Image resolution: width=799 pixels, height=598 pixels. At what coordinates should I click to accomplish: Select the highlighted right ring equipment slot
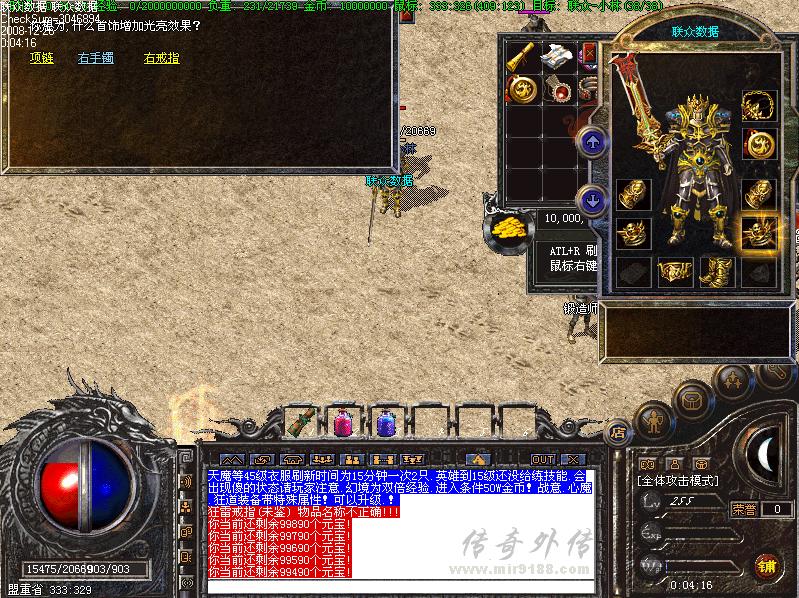pos(759,233)
